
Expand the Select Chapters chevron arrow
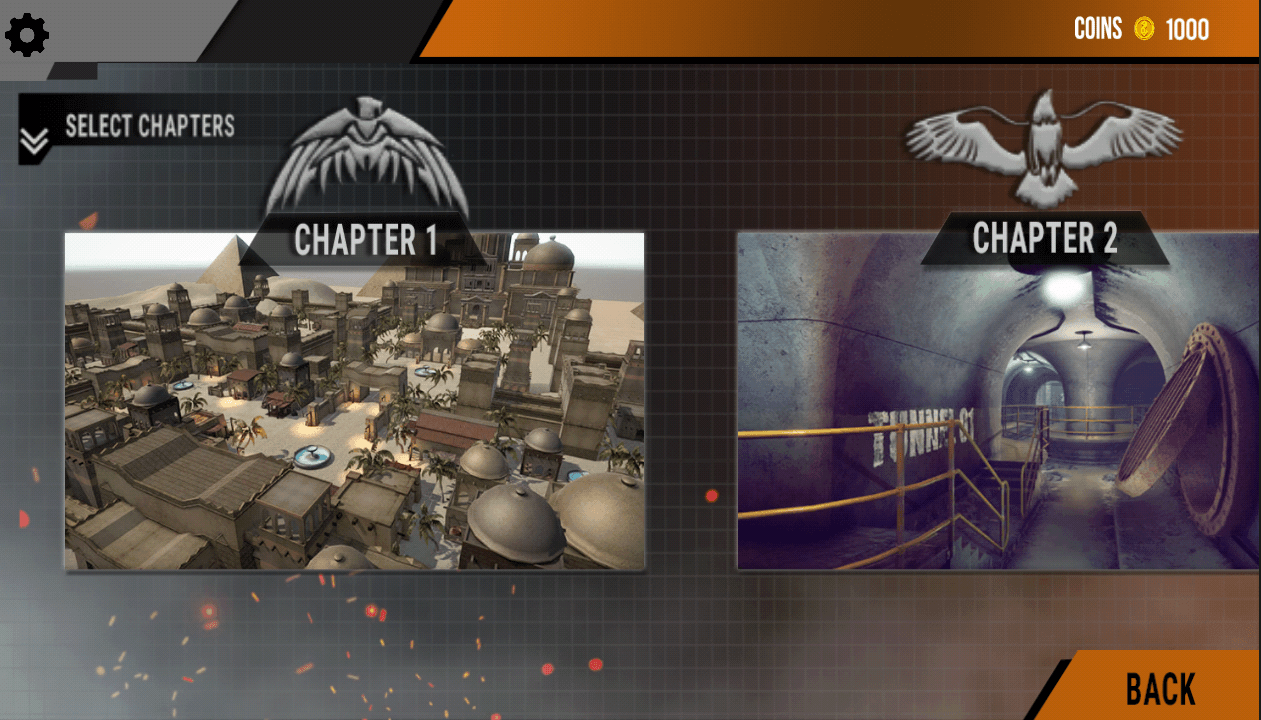click(x=34, y=143)
